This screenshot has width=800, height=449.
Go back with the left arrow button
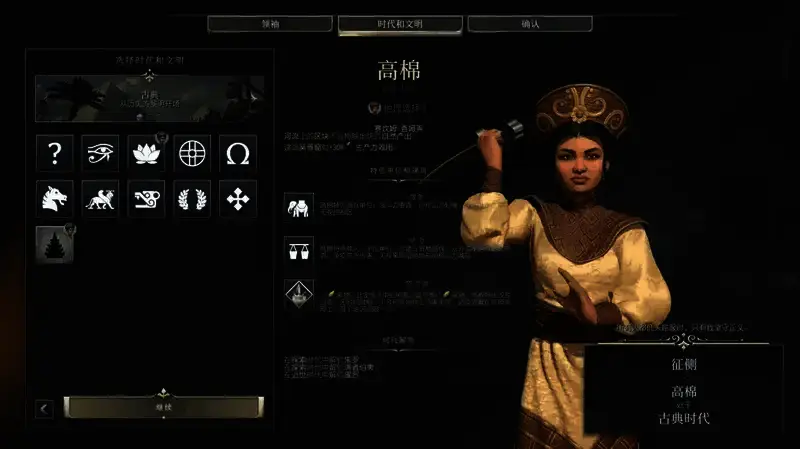click(45, 408)
